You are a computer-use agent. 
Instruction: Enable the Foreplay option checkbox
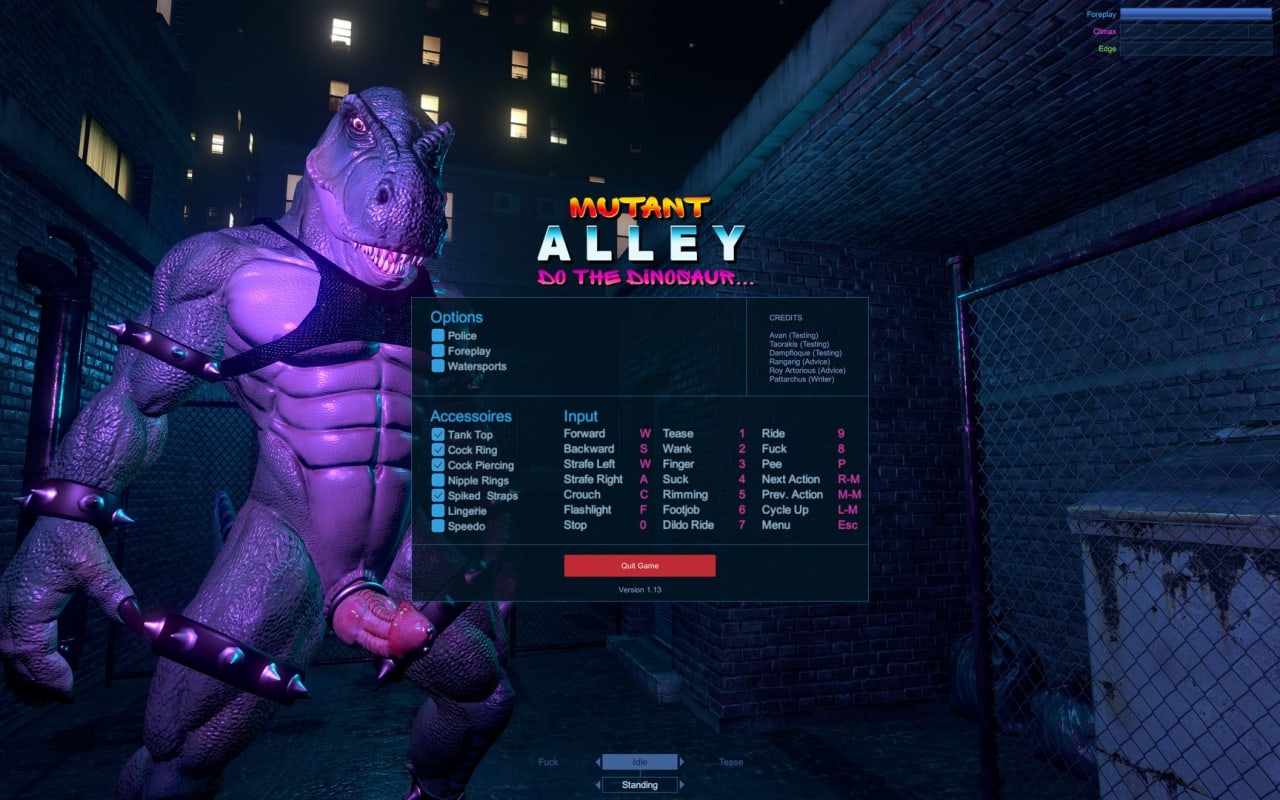(438, 351)
